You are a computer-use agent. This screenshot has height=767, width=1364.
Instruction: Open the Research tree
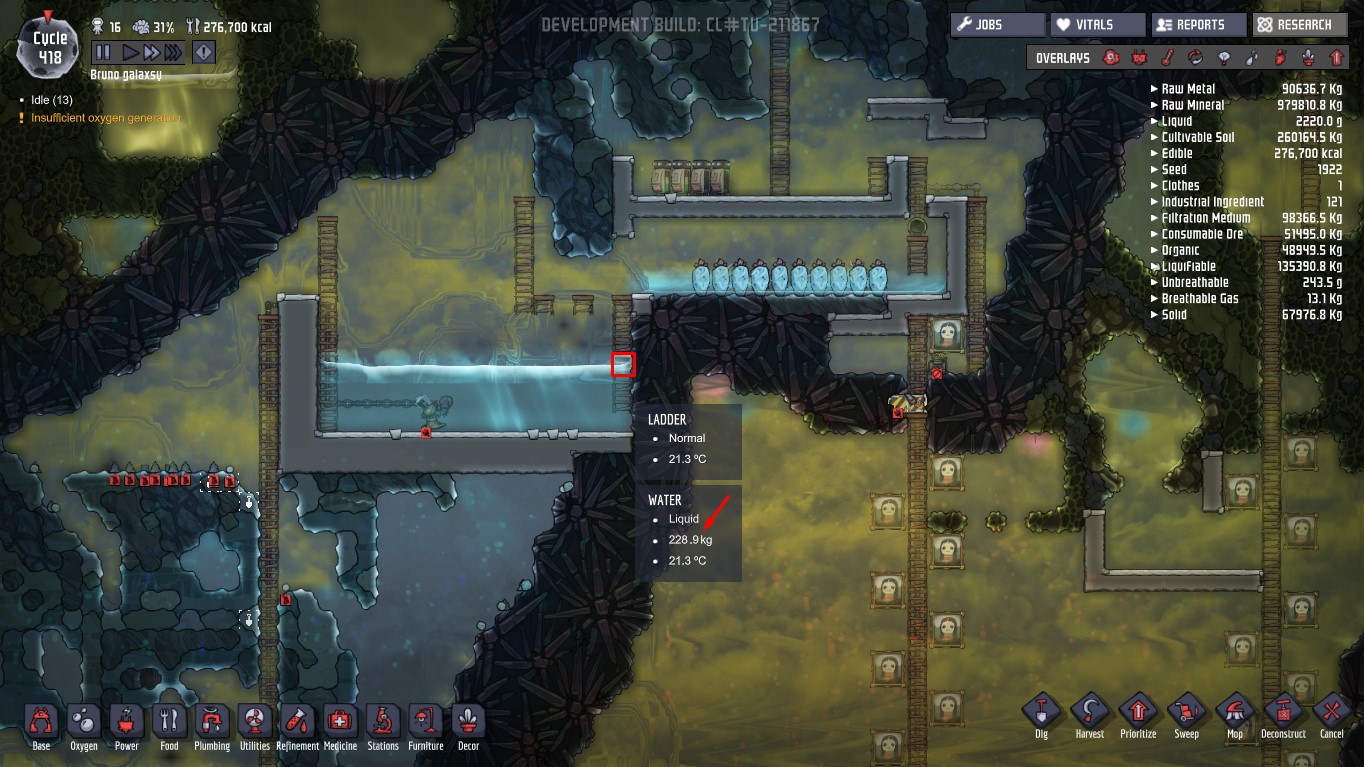click(x=1298, y=25)
